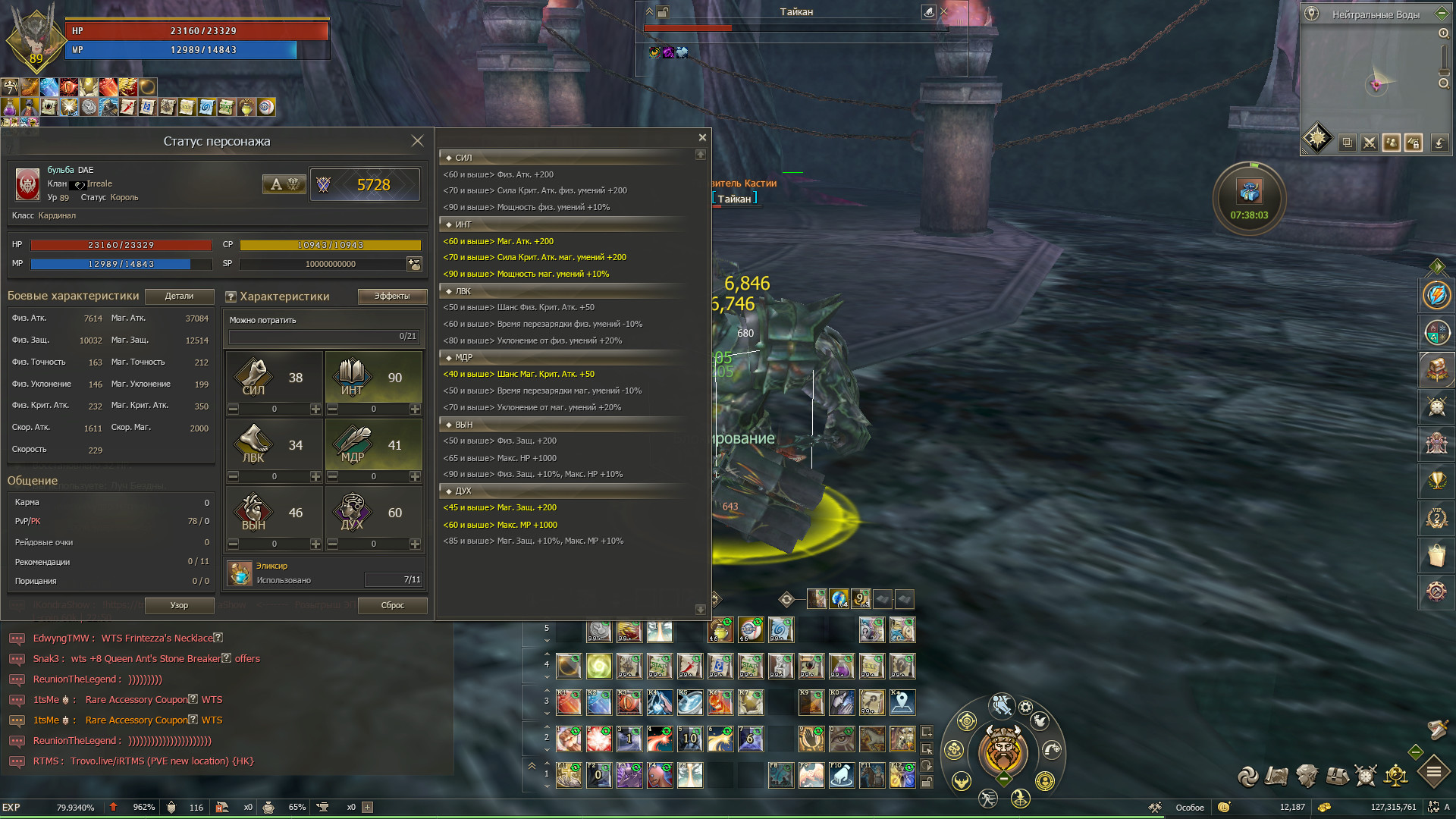Reset stat points with Сброс

tap(392, 605)
